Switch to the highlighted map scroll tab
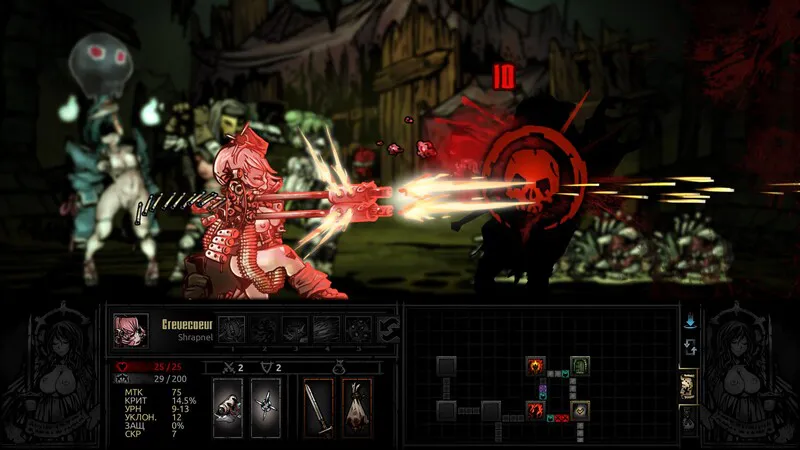Viewport: 800px width, 450px height. (x=689, y=388)
